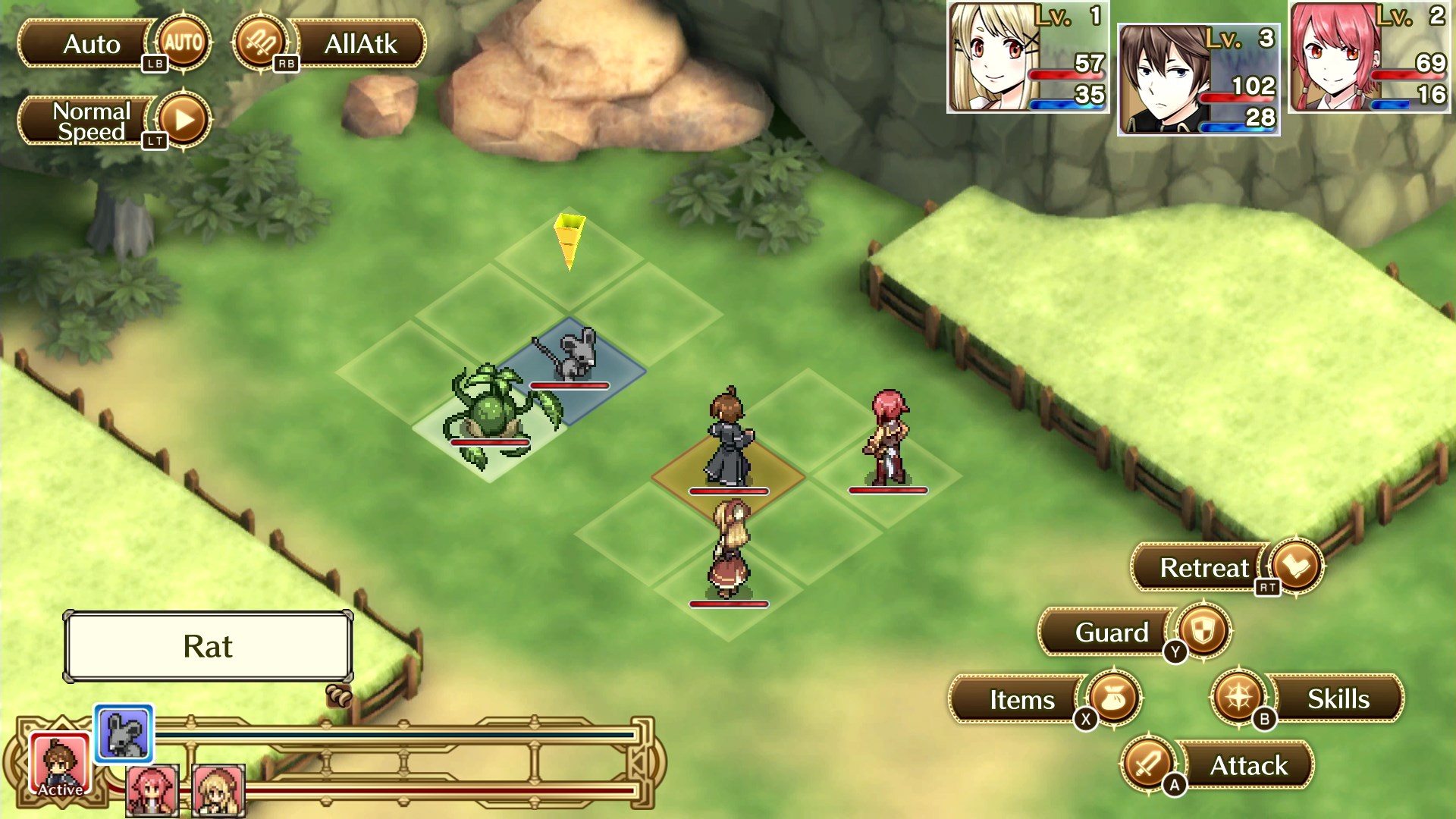Click the pink-haired girl's turn order icon
Viewport: 1456px width, 819px height.
click(x=152, y=790)
